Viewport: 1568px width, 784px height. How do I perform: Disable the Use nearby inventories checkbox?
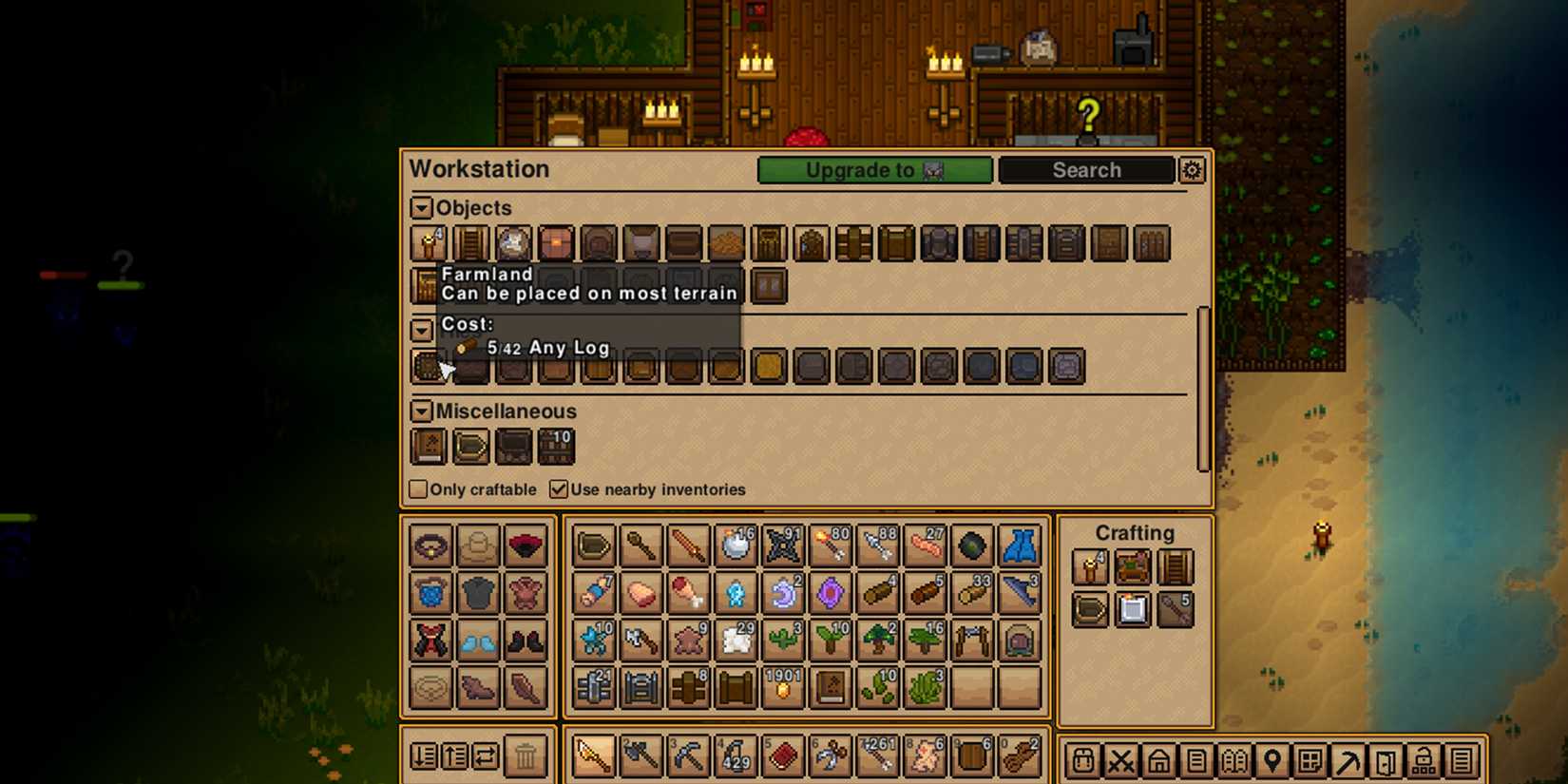click(558, 489)
